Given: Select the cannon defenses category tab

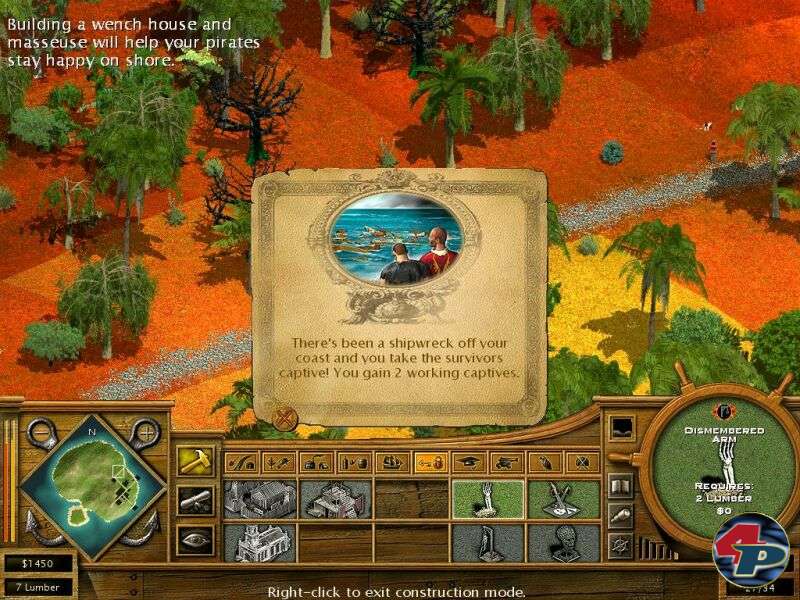Looking at the screenshot, I should pyautogui.click(x=507, y=463).
